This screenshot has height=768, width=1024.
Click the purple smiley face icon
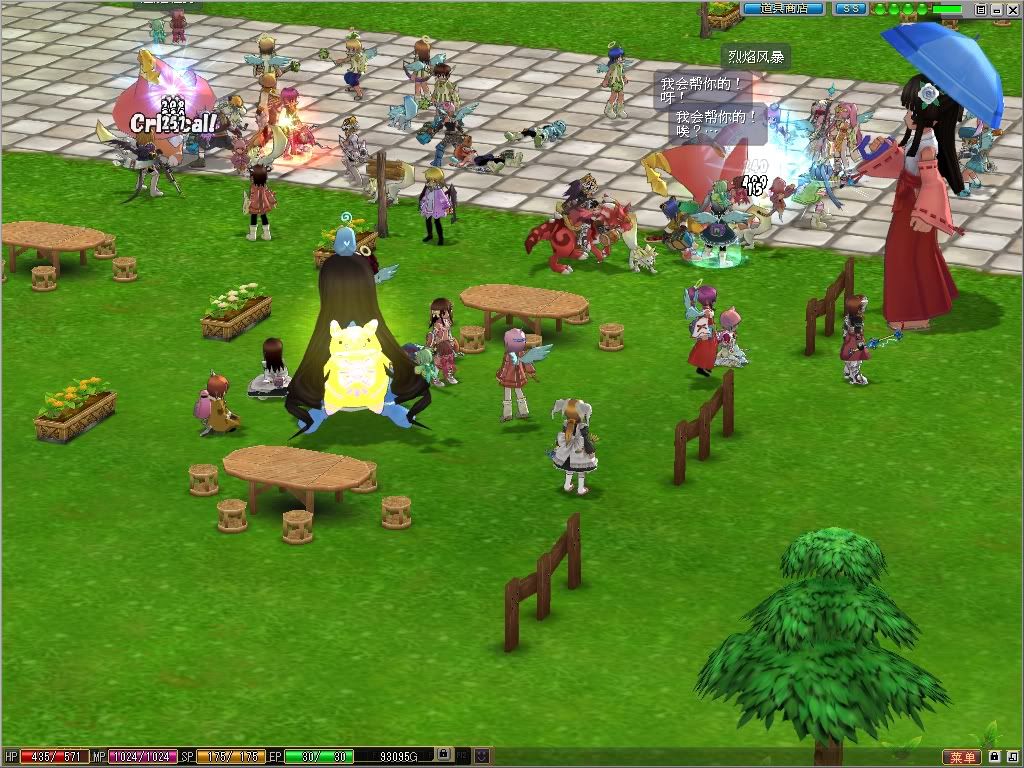[x=483, y=755]
